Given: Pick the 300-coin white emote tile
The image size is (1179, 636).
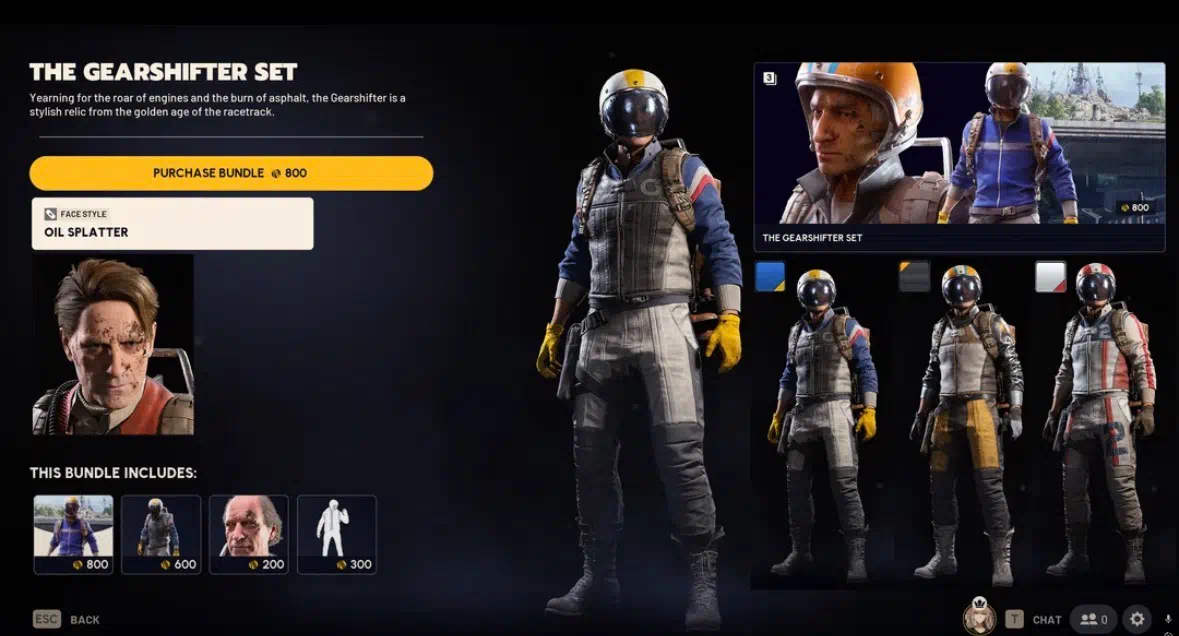Looking at the screenshot, I should (x=337, y=534).
